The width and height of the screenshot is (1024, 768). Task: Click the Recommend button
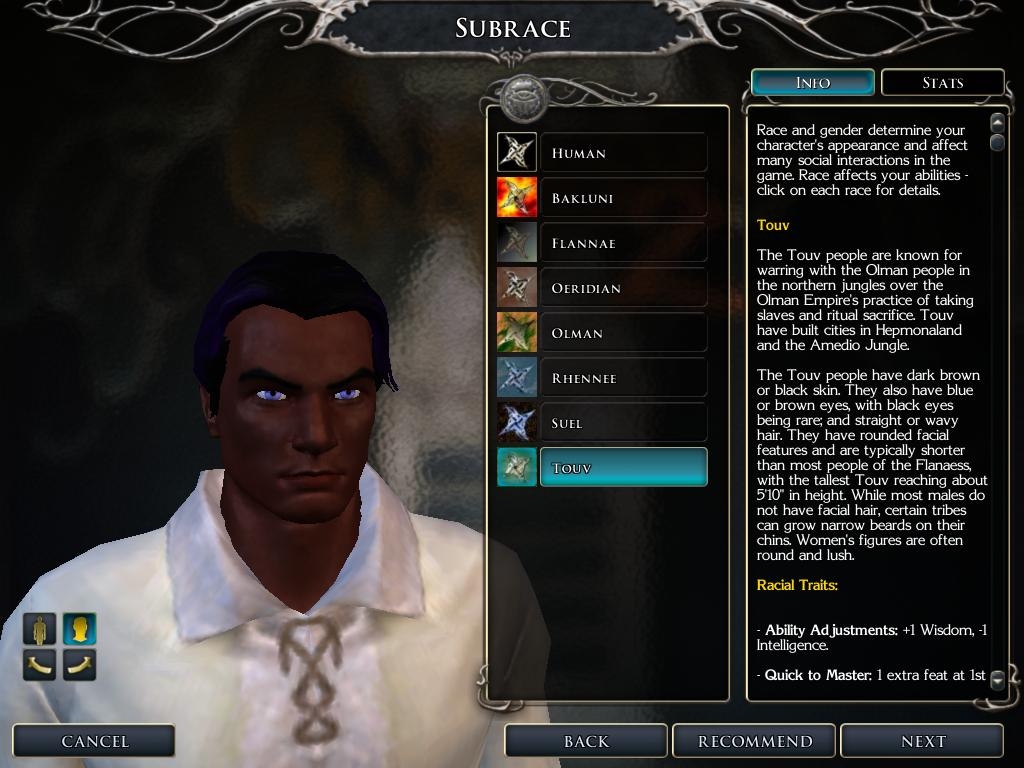755,741
